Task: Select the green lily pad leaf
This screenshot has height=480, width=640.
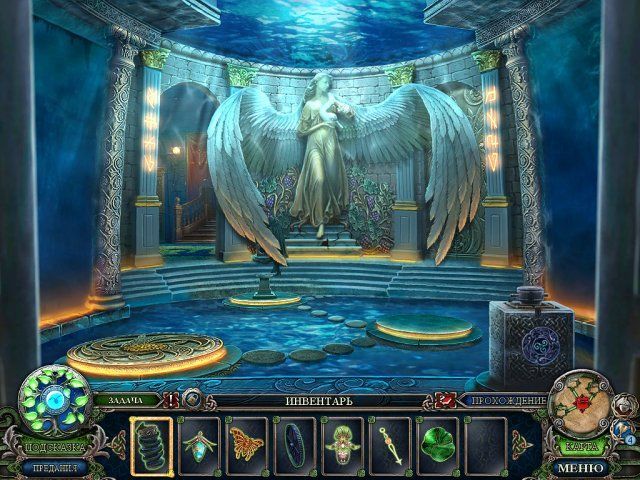Action: click(x=436, y=445)
